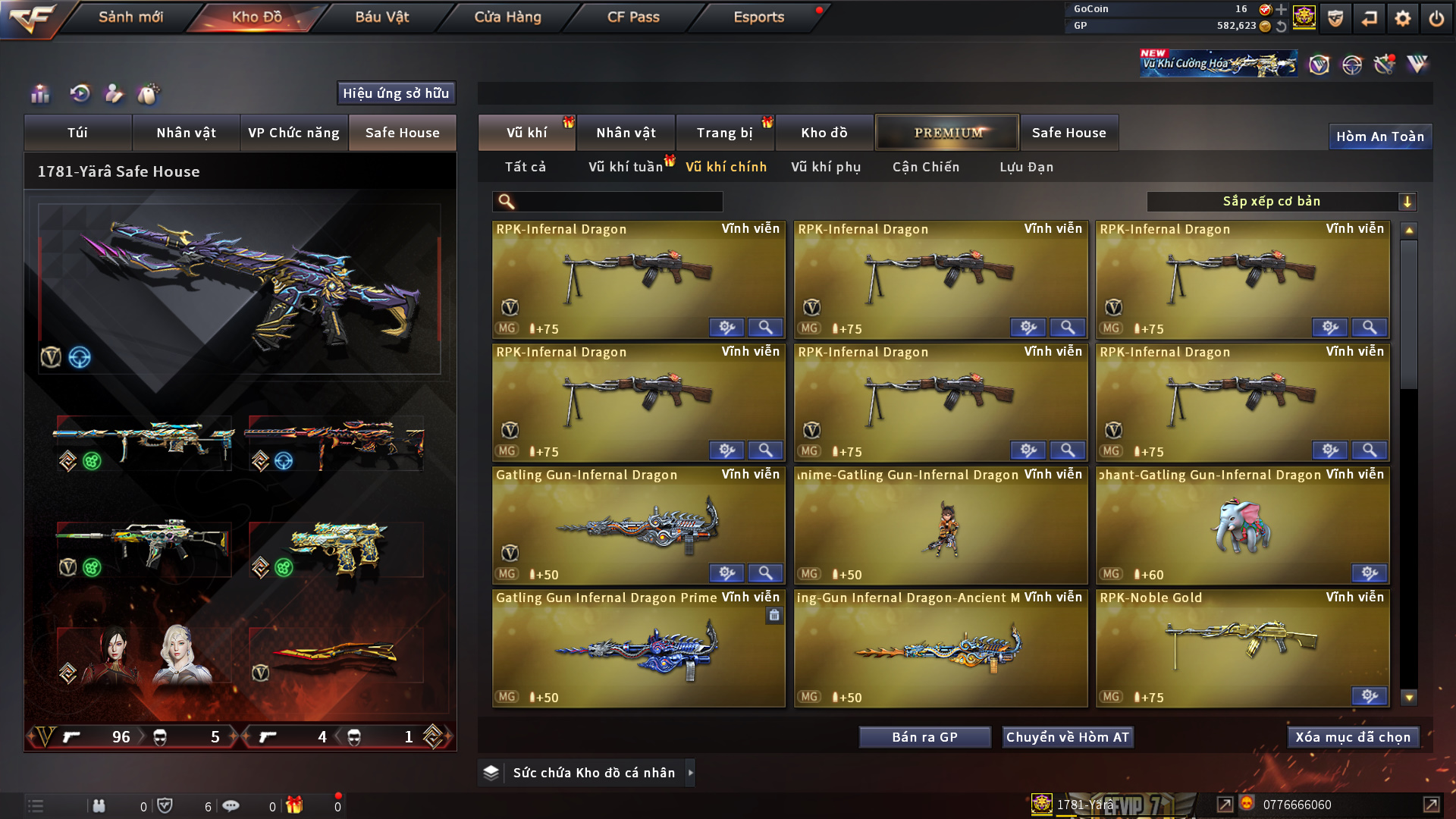Switch to the Túi bag tab
This screenshot has height=819, width=1456.
point(77,133)
